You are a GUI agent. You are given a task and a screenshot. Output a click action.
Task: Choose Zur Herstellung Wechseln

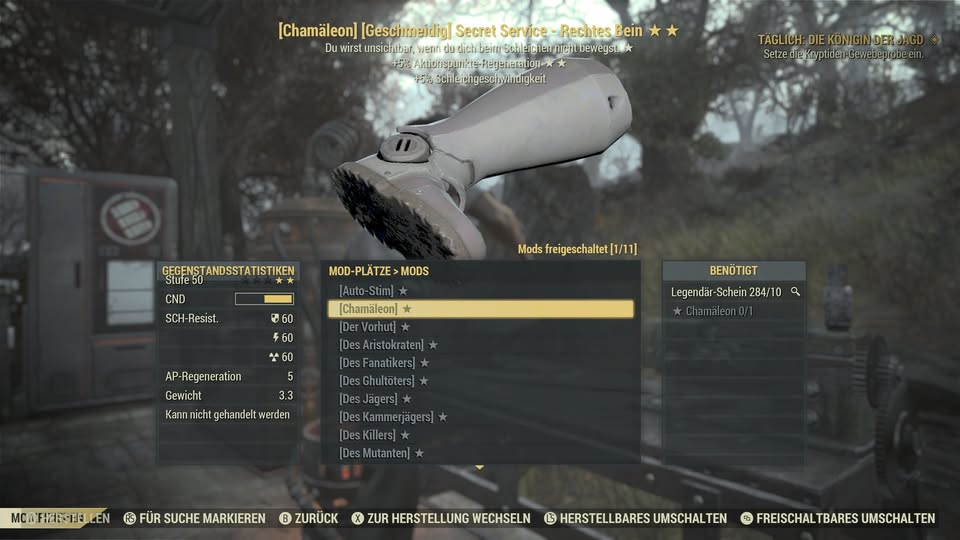[440, 518]
